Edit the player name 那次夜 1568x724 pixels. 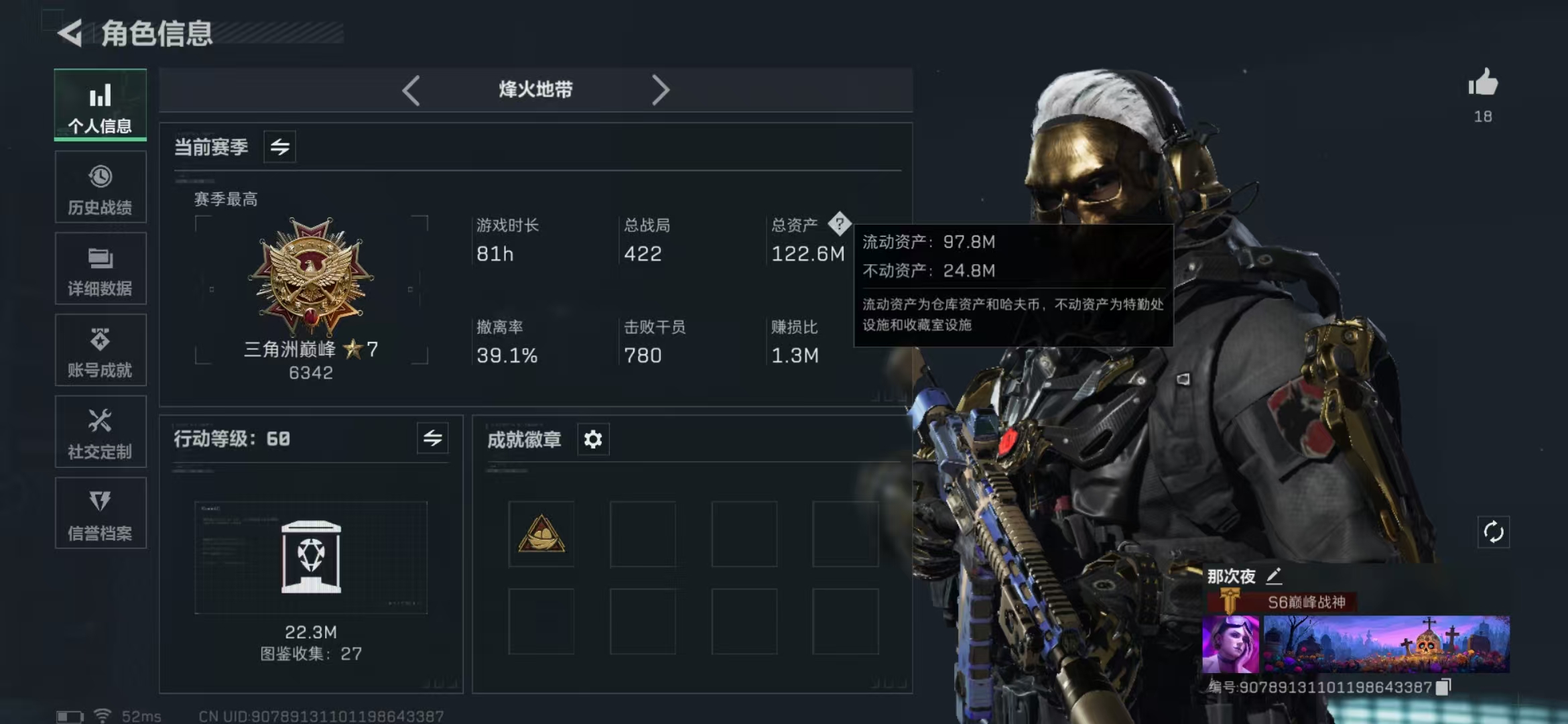click(x=1274, y=576)
